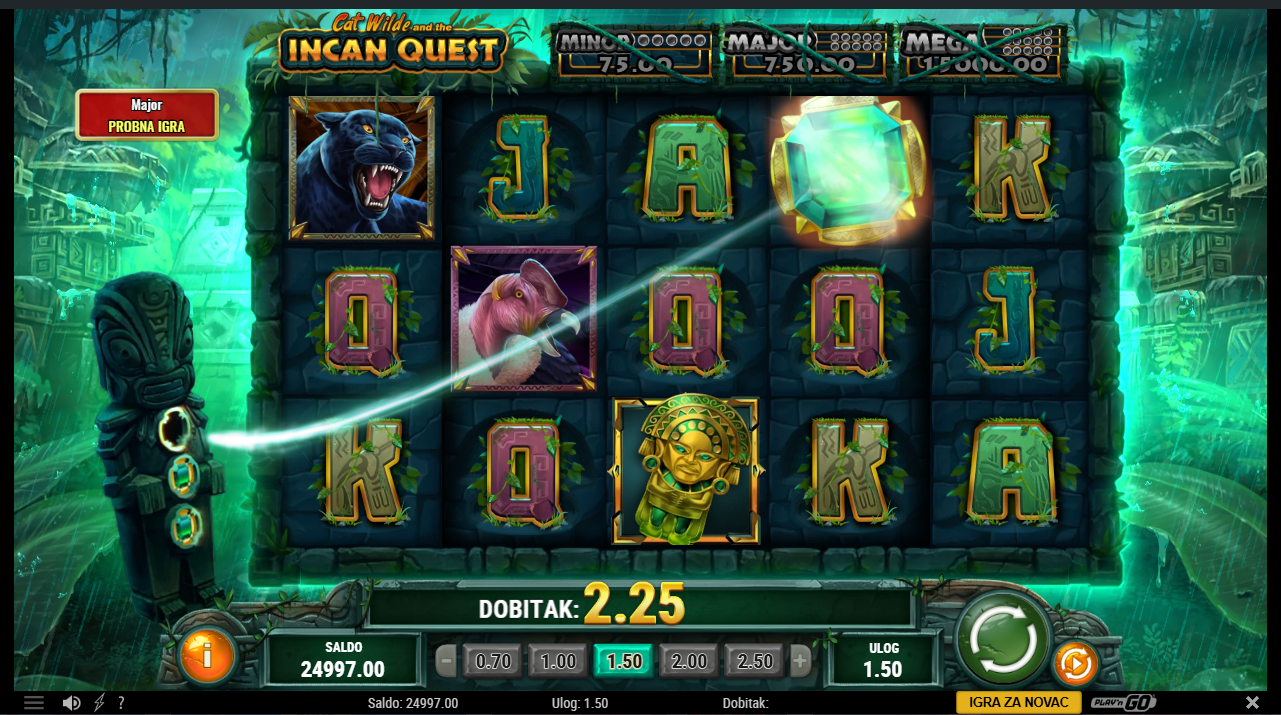This screenshot has width=1281, height=715.
Task: Set bet to 2.00
Action: click(x=689, y=661)
